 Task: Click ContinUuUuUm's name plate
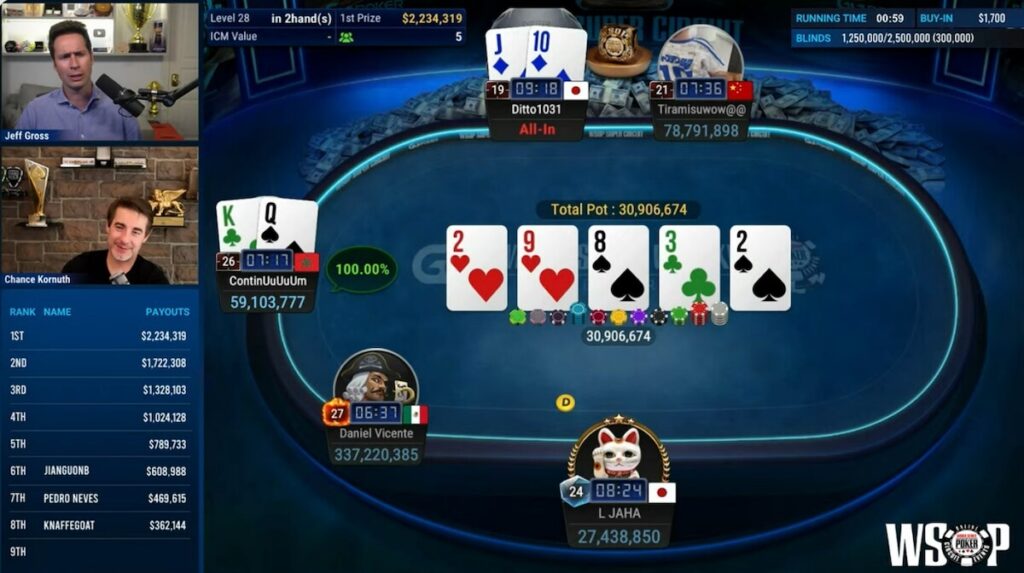pyautogui.click(x=267, y=281)
